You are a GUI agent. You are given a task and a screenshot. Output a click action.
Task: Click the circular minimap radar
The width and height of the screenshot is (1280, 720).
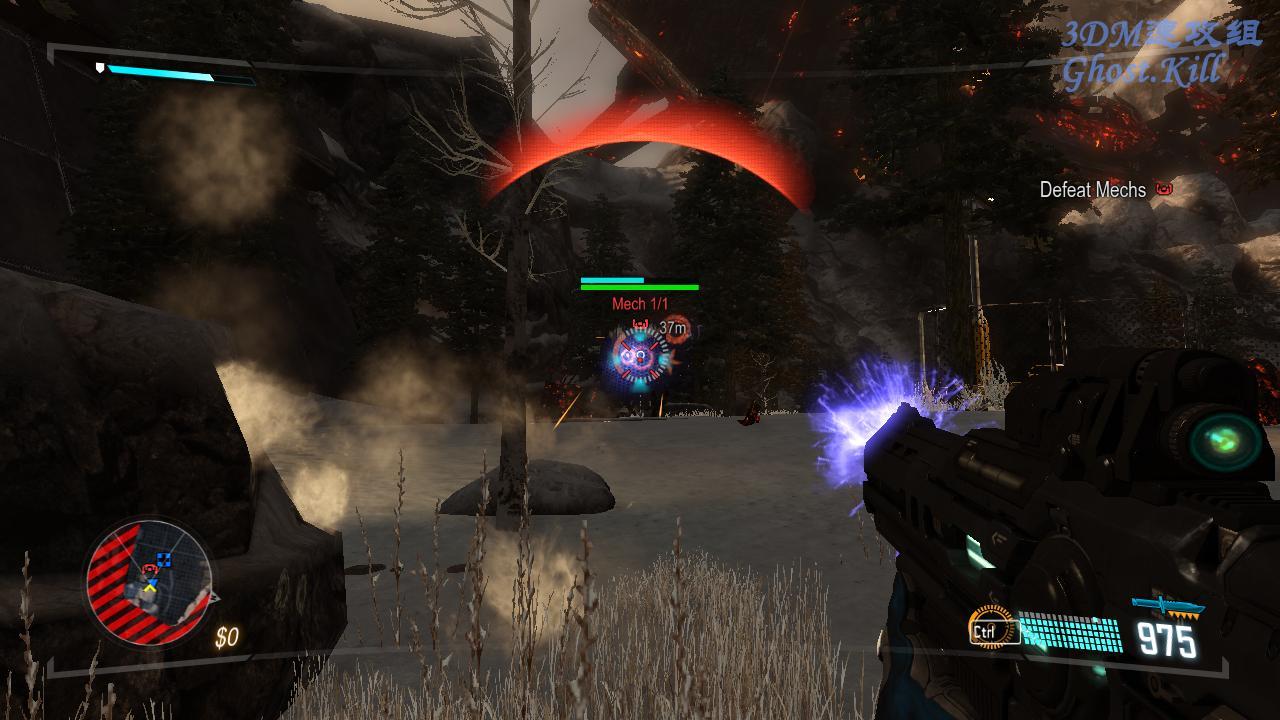pyautogui.click(x=148, y=581)
